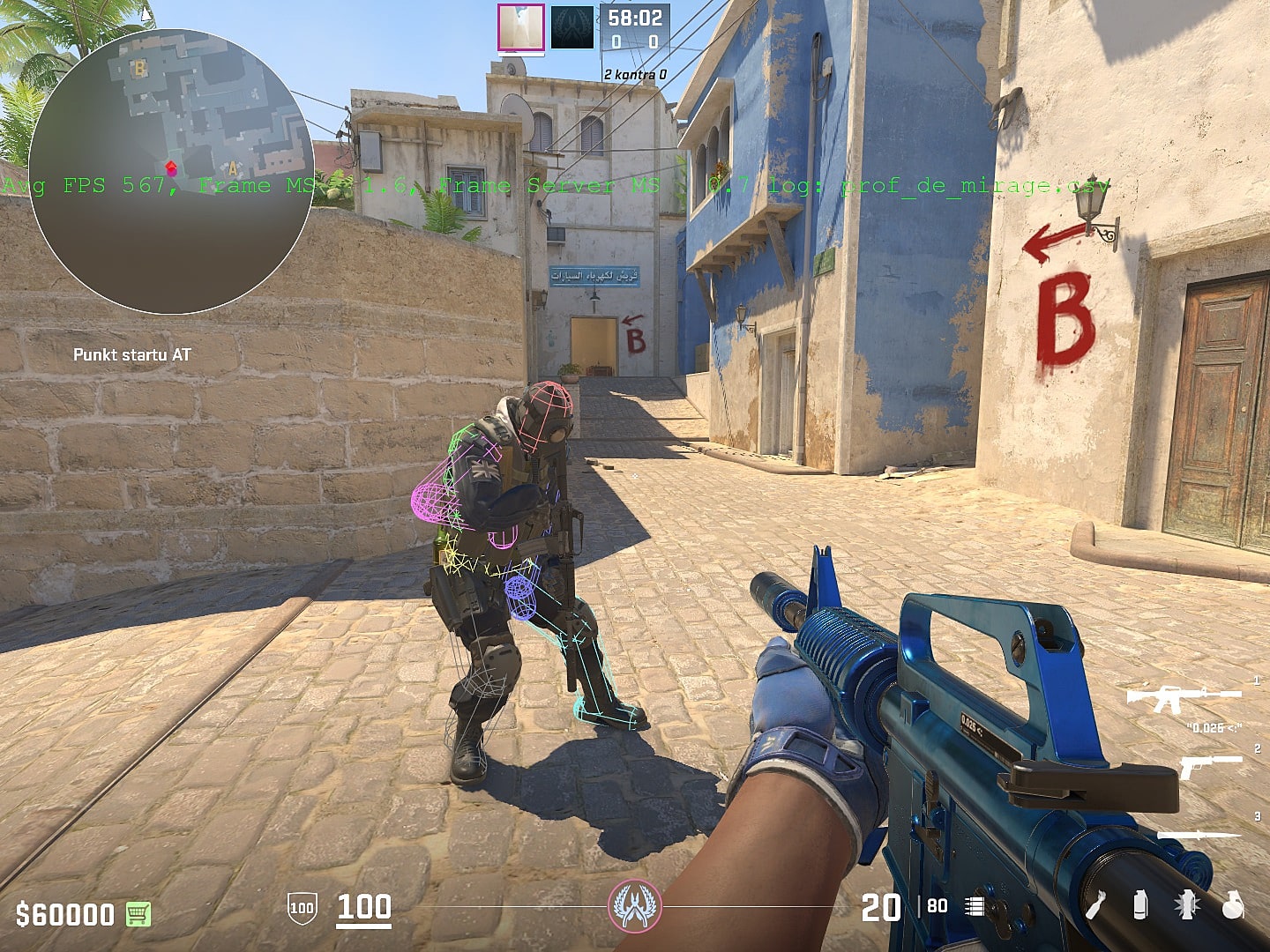
Task: Select the M4A1-S rifle in slot 1
Action: click(x=1184, y=698)
